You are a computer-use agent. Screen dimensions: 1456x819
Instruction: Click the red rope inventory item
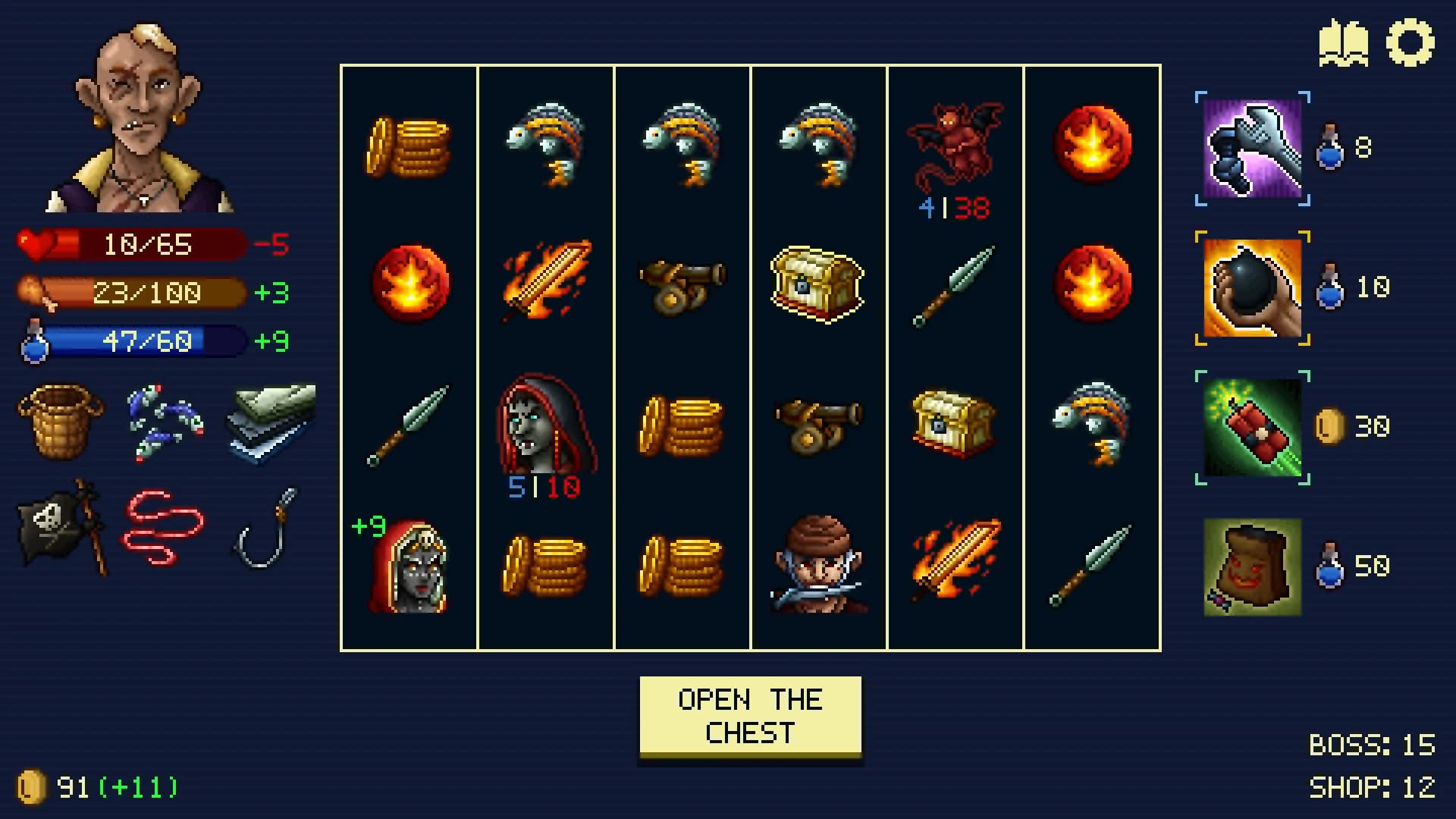164,527
